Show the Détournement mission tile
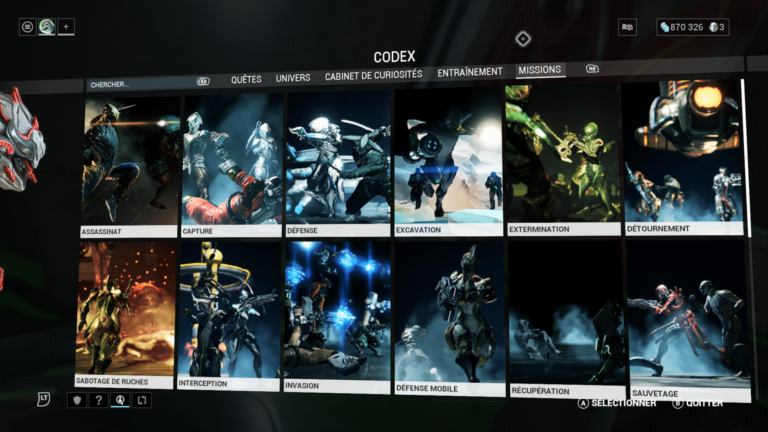Image resolution: width=768 pixels, height=432 pixels. [x=683, y=158]
